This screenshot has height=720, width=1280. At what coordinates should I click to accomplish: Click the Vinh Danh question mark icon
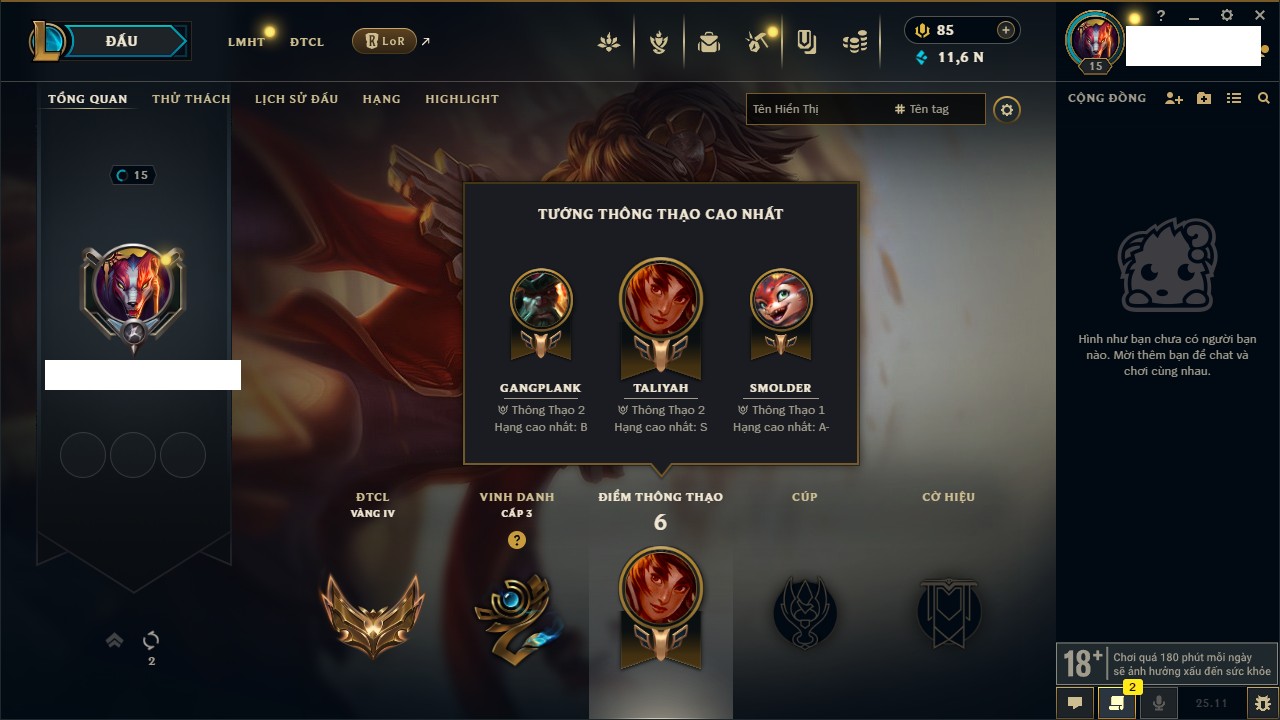pos(516,540)
